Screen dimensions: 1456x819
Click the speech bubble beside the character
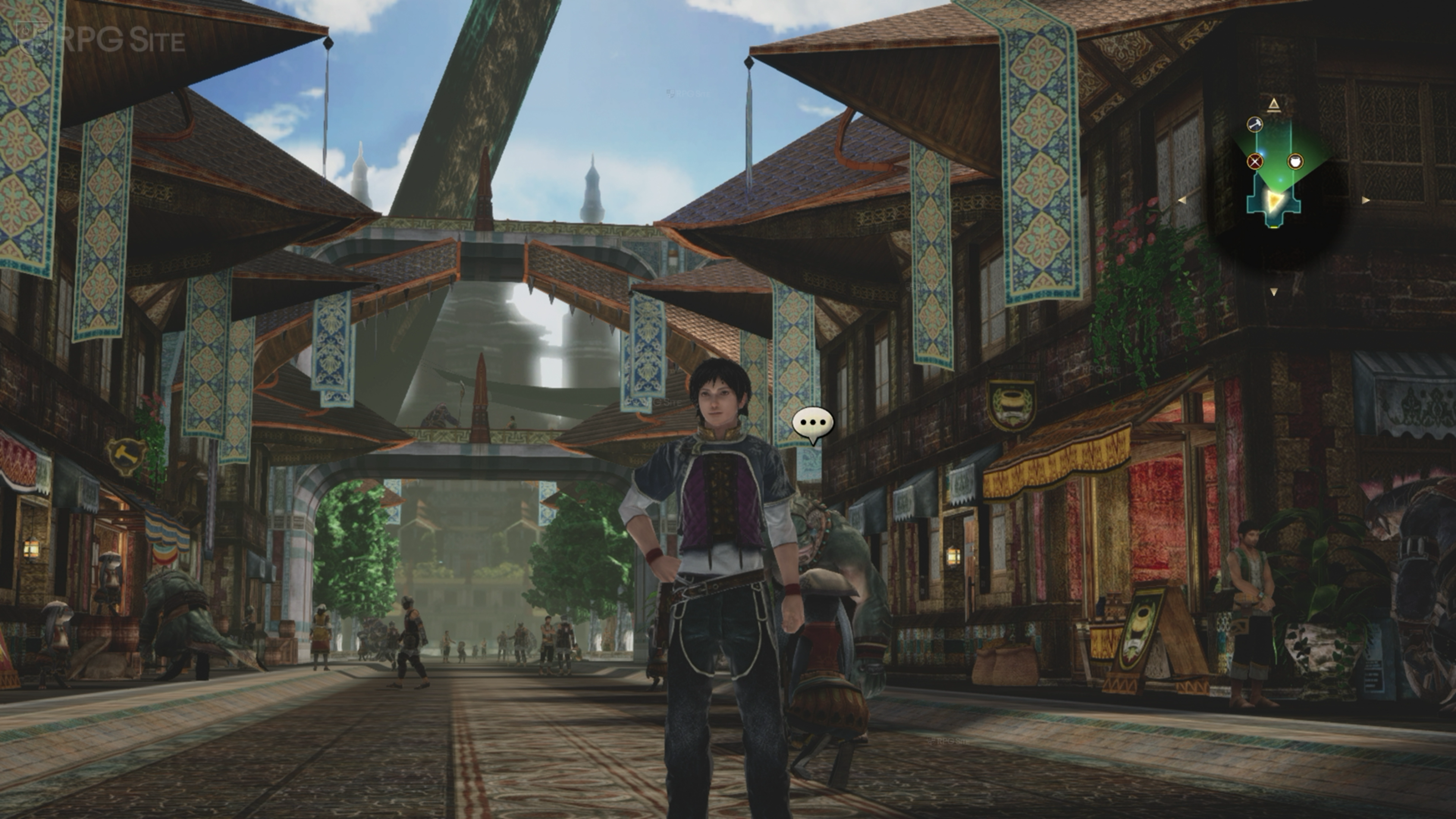(x=812, y=424)
